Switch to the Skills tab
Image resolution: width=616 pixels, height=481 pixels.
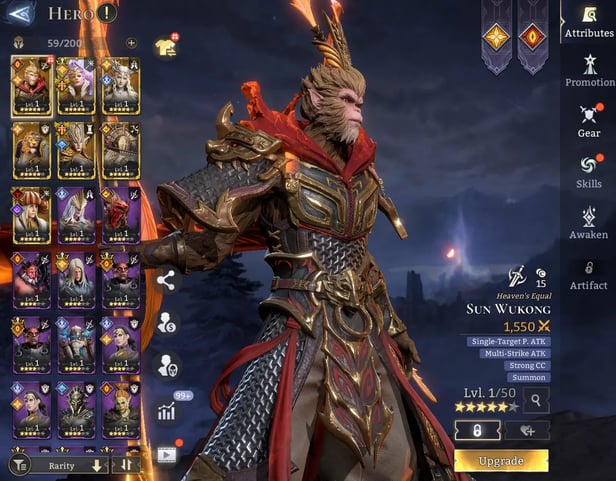[589, 169]
